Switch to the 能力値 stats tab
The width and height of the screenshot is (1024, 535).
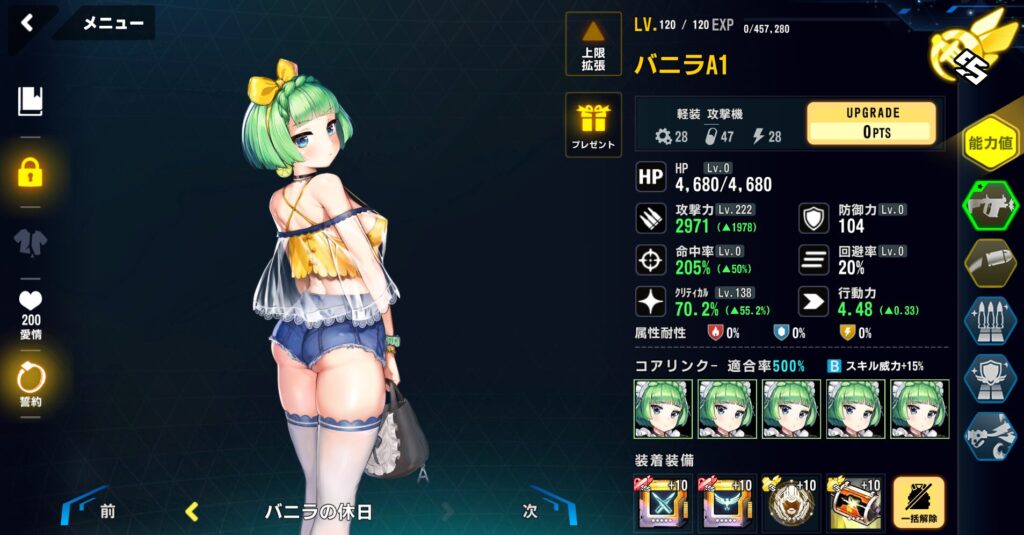click(989, 143)
